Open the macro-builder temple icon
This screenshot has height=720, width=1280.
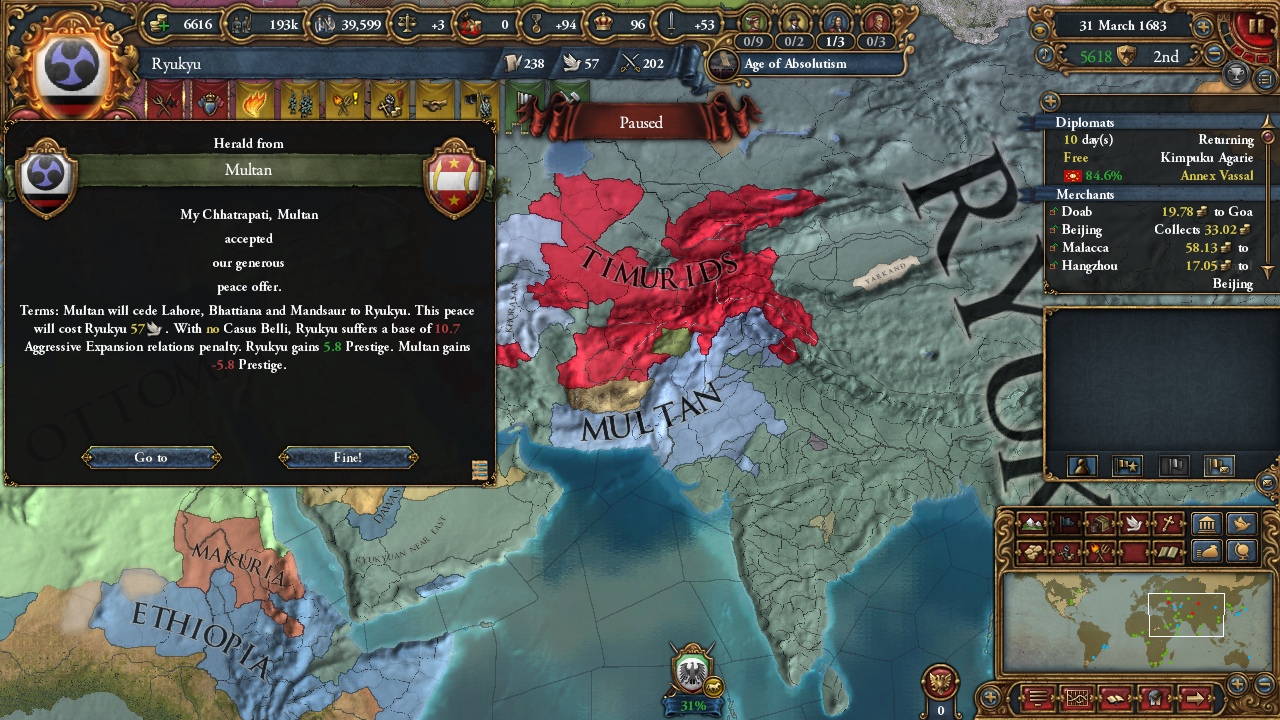click(x=1206, y=524)
